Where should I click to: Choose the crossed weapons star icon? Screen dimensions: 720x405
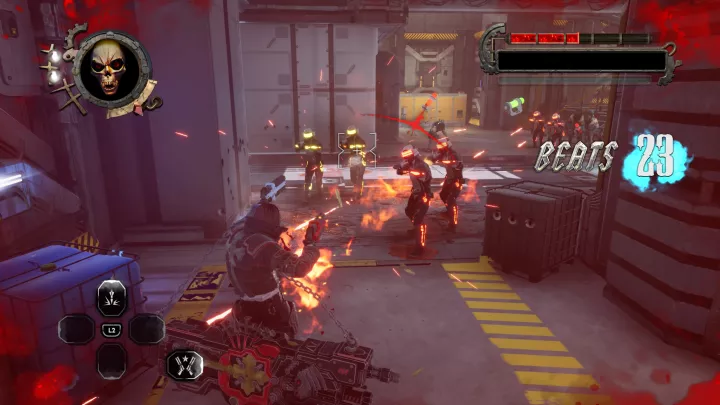click(x=185, y=365)
